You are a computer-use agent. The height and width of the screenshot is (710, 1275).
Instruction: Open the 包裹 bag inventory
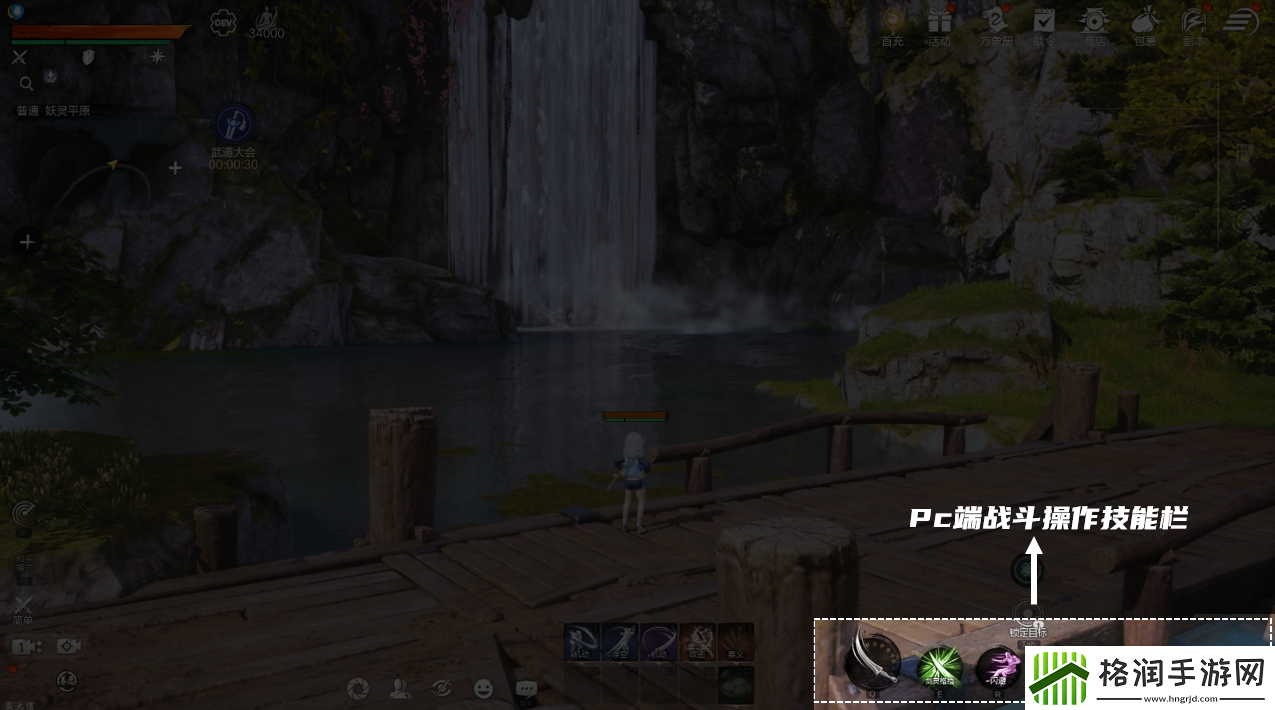point(1145,22)
